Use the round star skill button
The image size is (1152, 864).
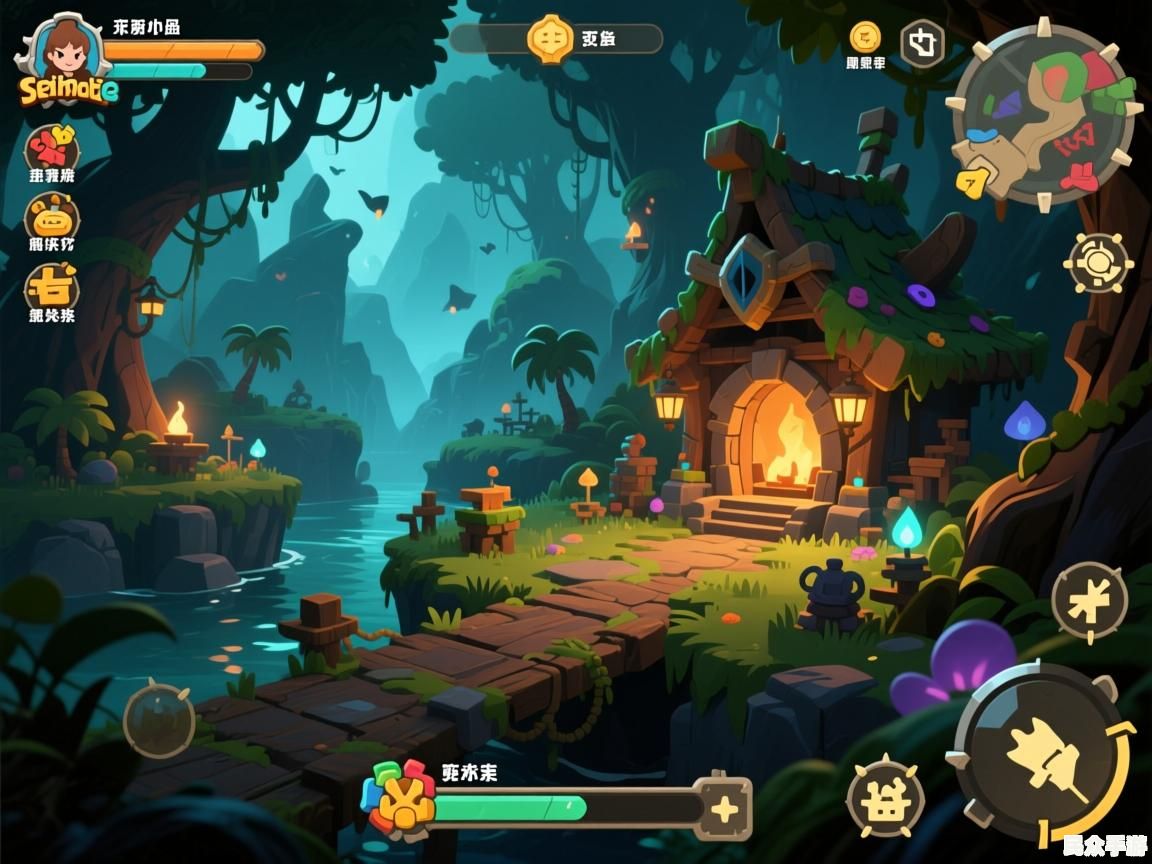pyautogui.click(x=1089, y=600)
